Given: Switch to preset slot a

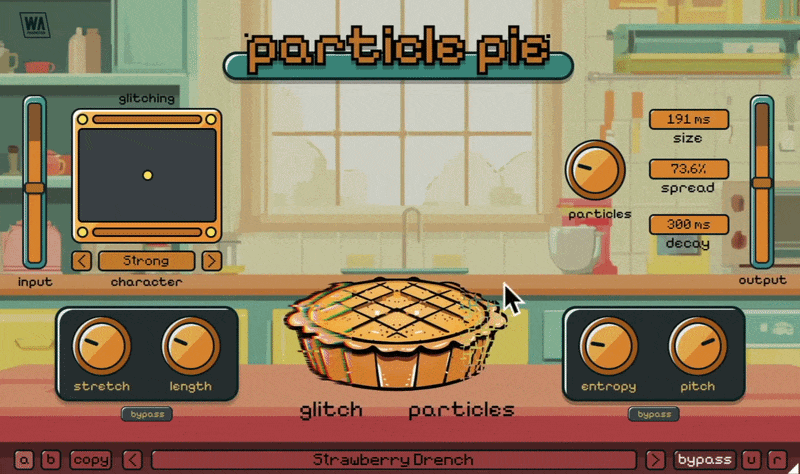Looking at the screenshot, I should 24,460.
